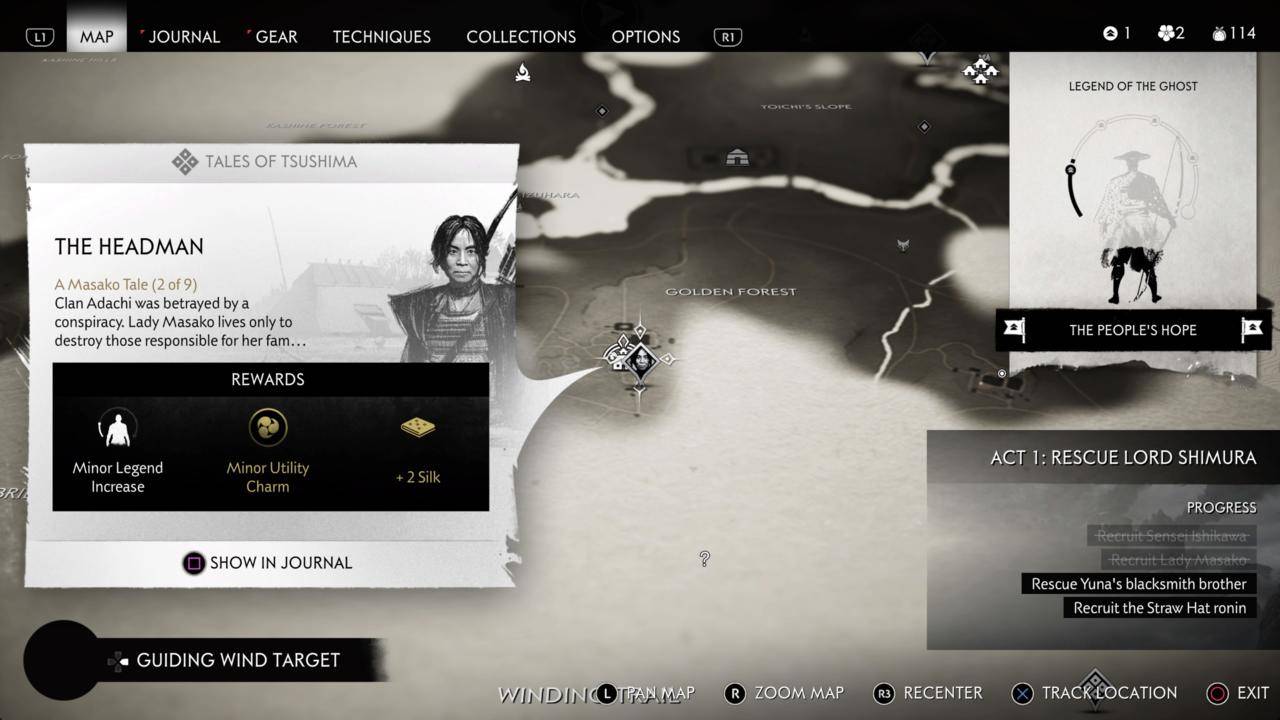Screen dimensions: 1280x720
Task: Select the campfire marker on the map
Action: 522,72
